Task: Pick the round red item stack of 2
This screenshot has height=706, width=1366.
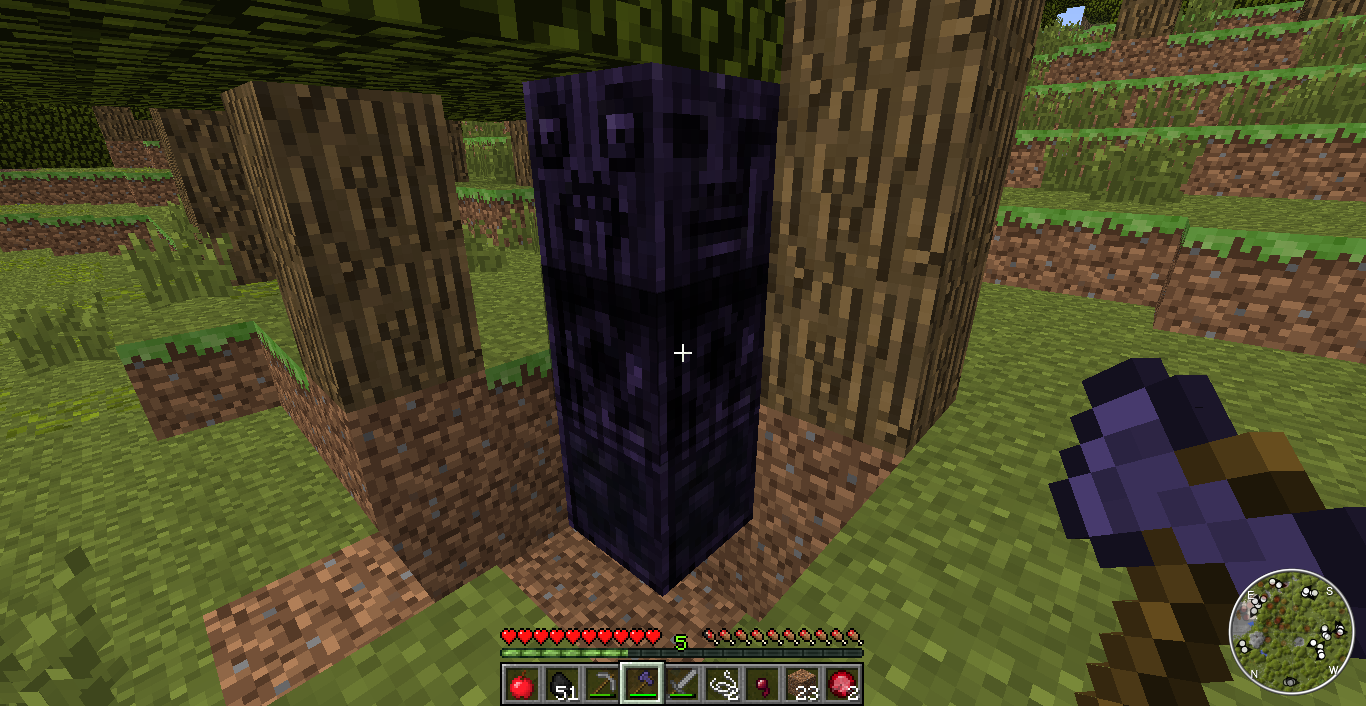Action: tap(843, 685)
